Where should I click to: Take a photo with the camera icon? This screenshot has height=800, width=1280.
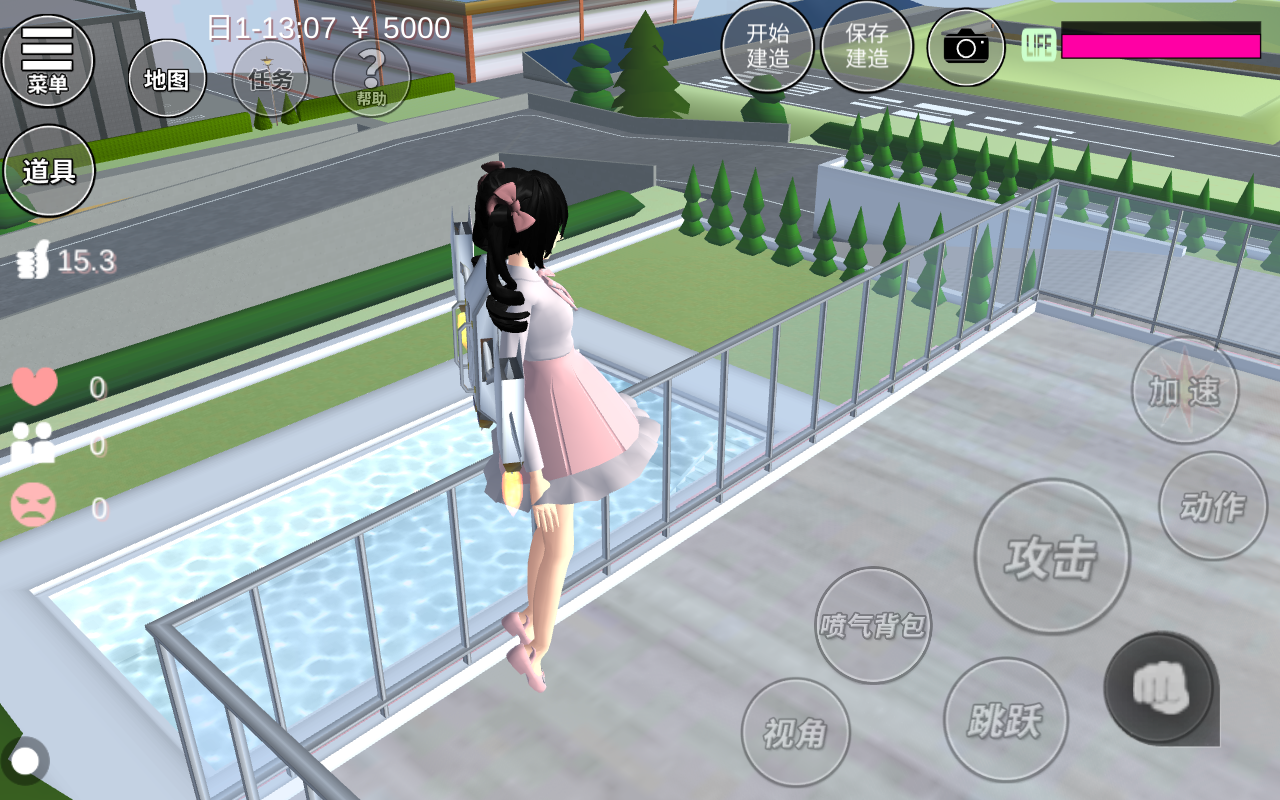[965, 46]
